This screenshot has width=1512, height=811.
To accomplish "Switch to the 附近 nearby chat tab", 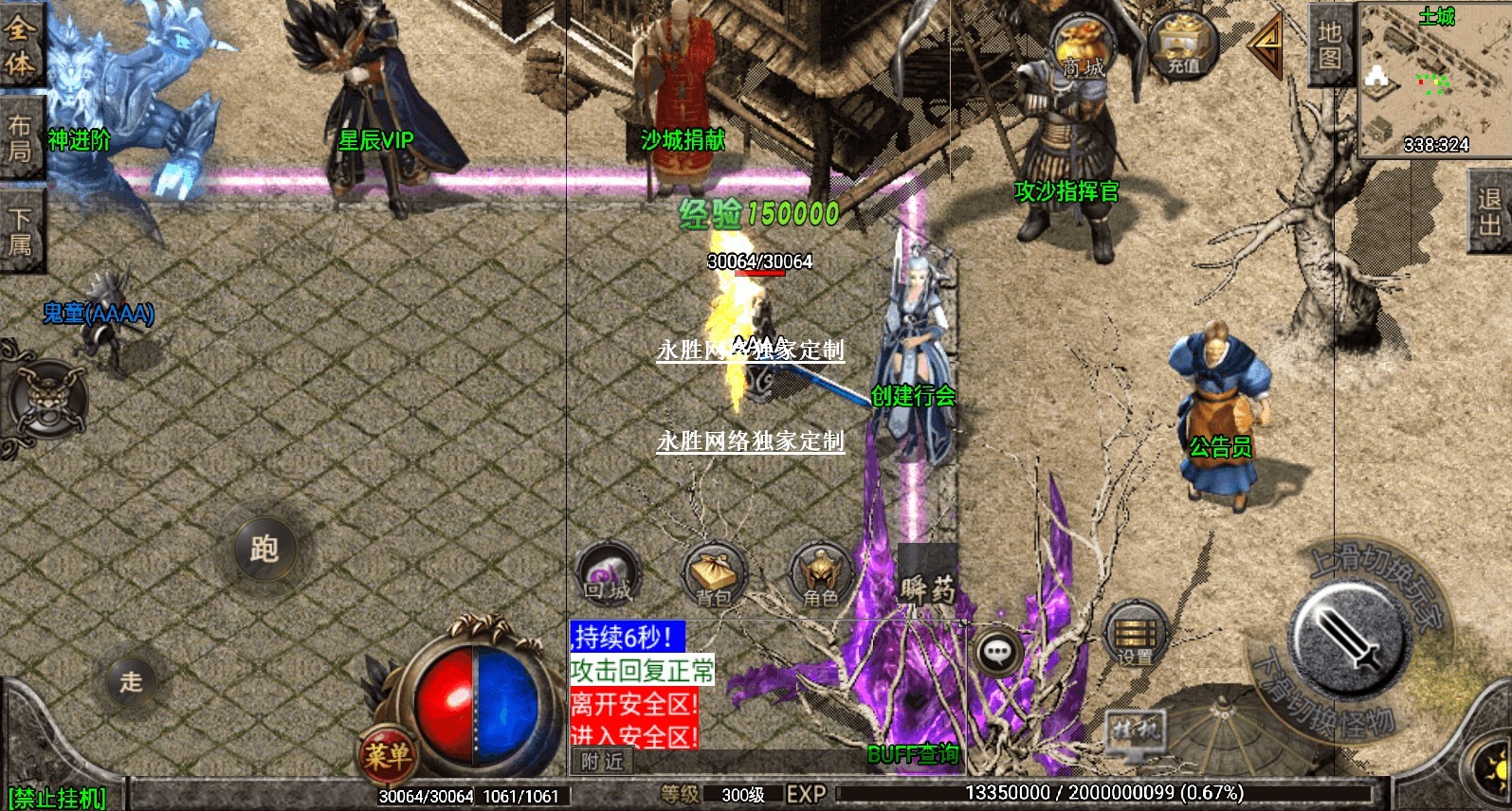I will pos(602,761).
